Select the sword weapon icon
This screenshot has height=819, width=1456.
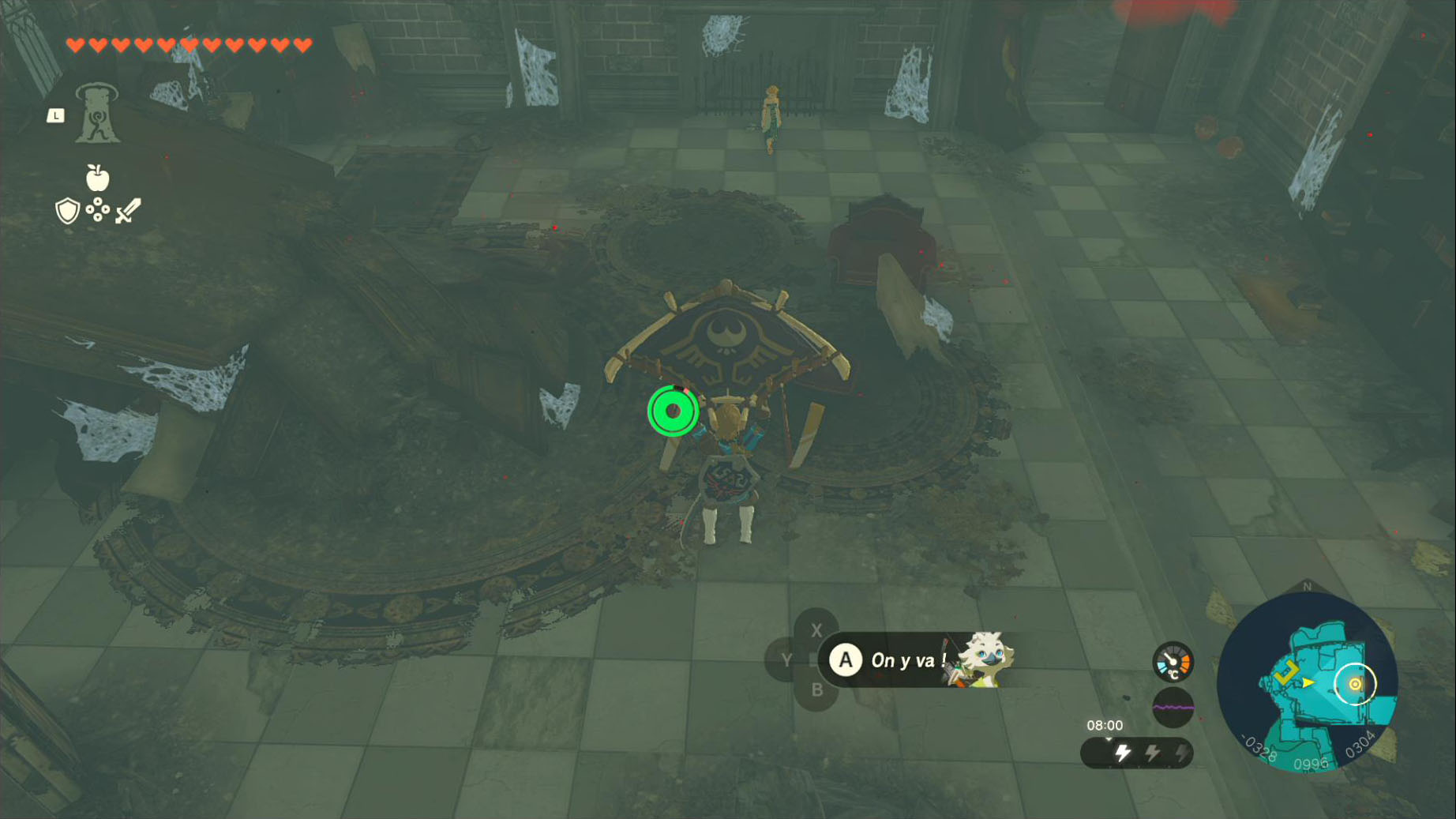pos(128,211)
